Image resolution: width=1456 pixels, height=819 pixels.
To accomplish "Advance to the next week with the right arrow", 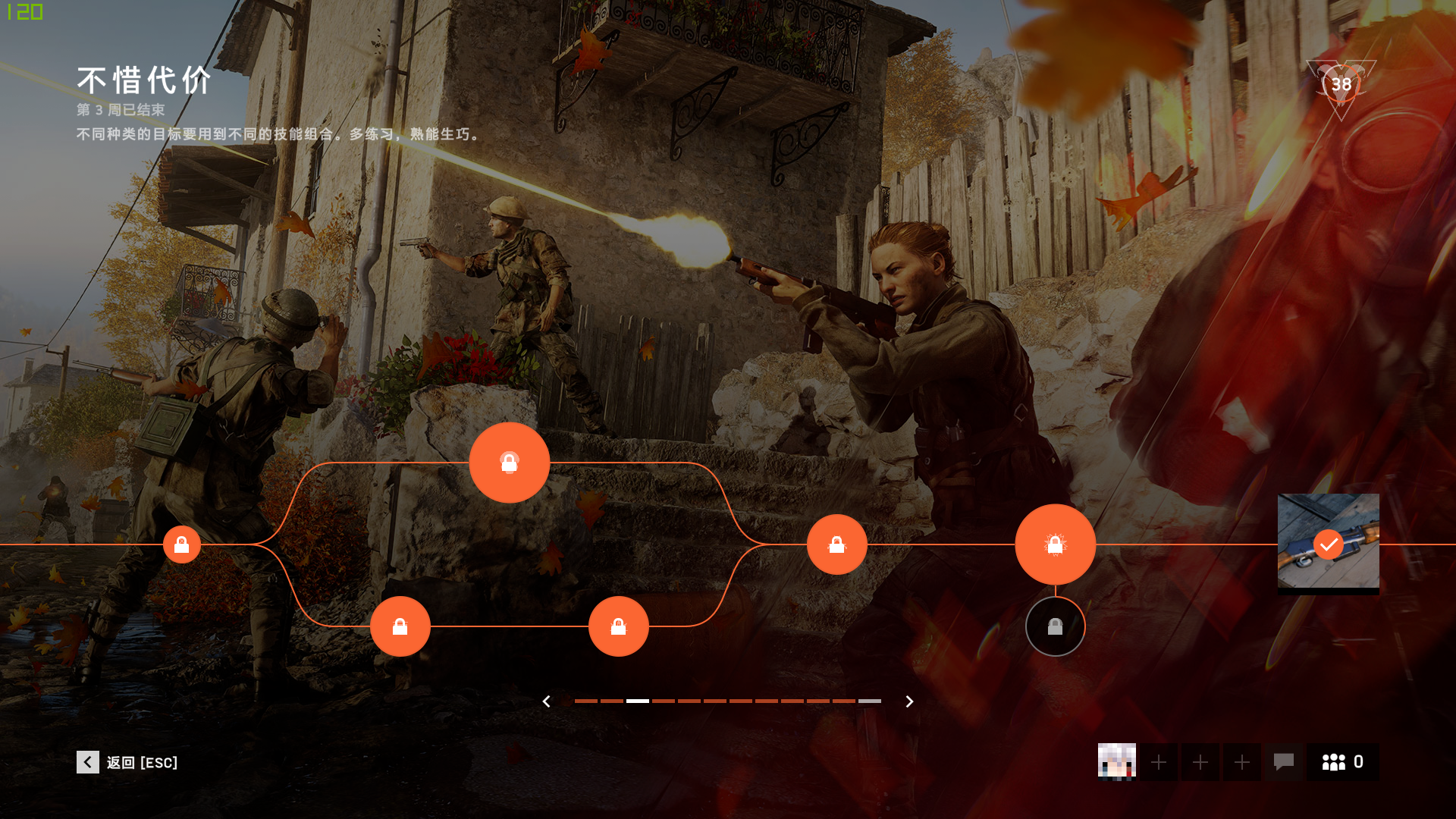I will (x=909, y=701).
